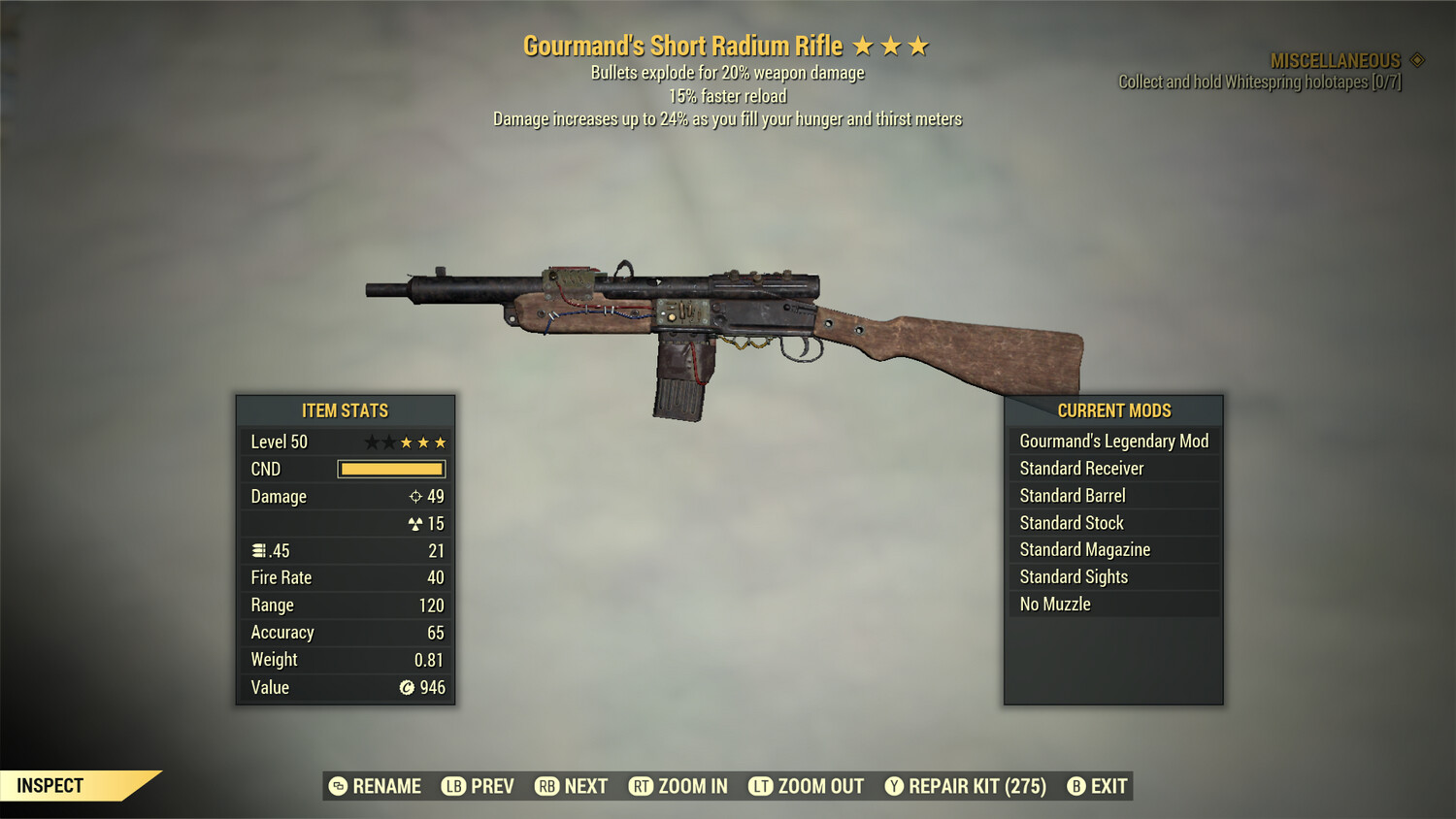This screenshot has width=1456, height=819.
Task: Select the Gourmand's Legendary Mod entry
Action: 1113,441
